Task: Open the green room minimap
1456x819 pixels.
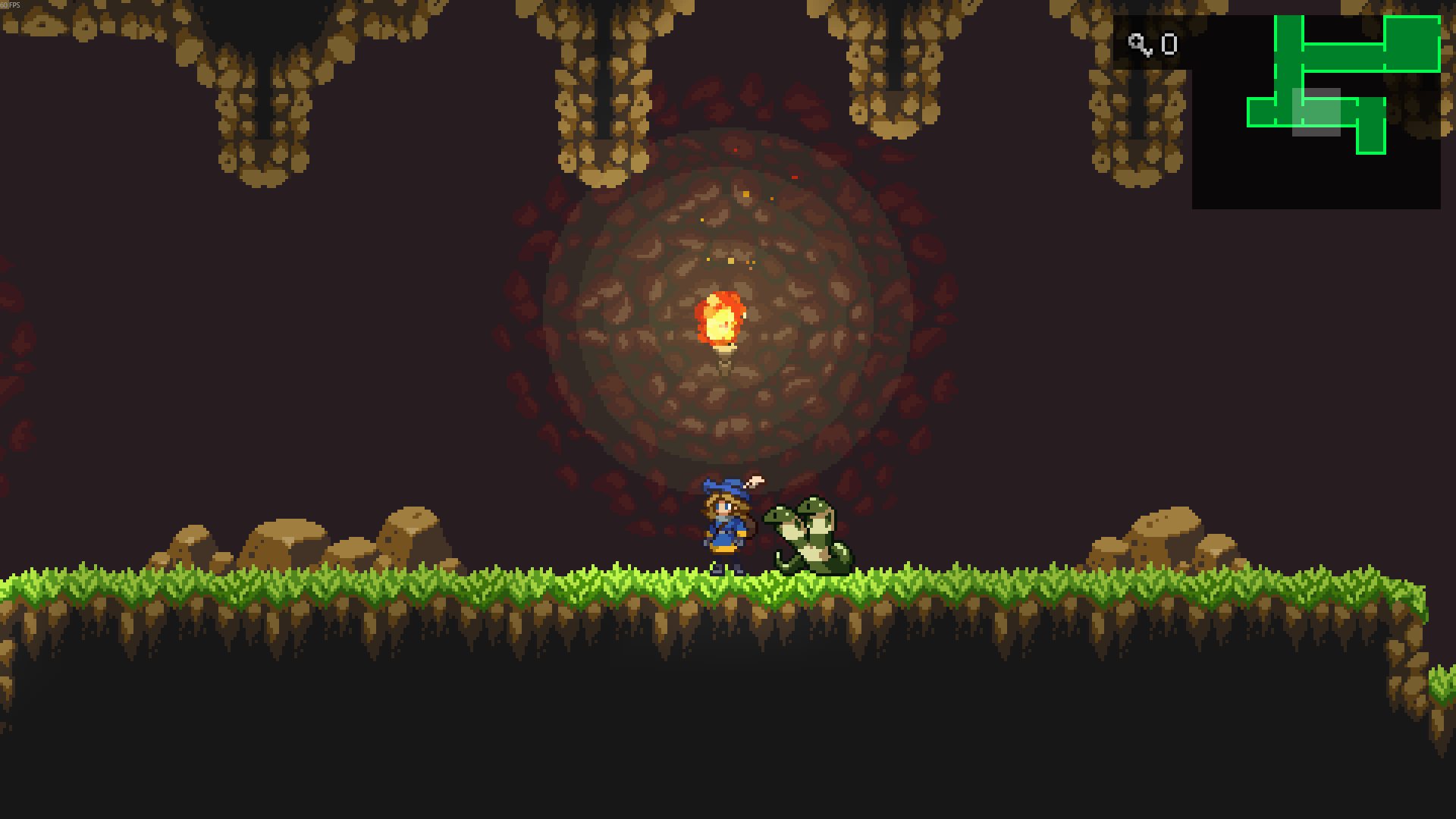Action: [x=1316, y=111]
